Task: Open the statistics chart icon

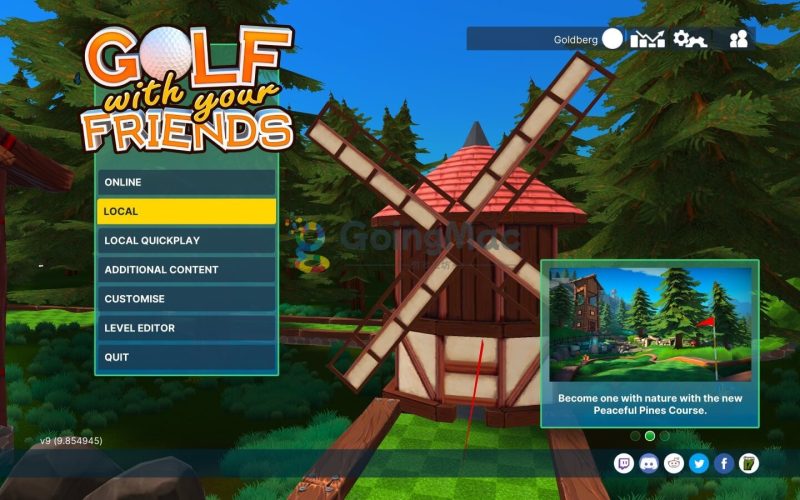Action: tap(647, 39)
